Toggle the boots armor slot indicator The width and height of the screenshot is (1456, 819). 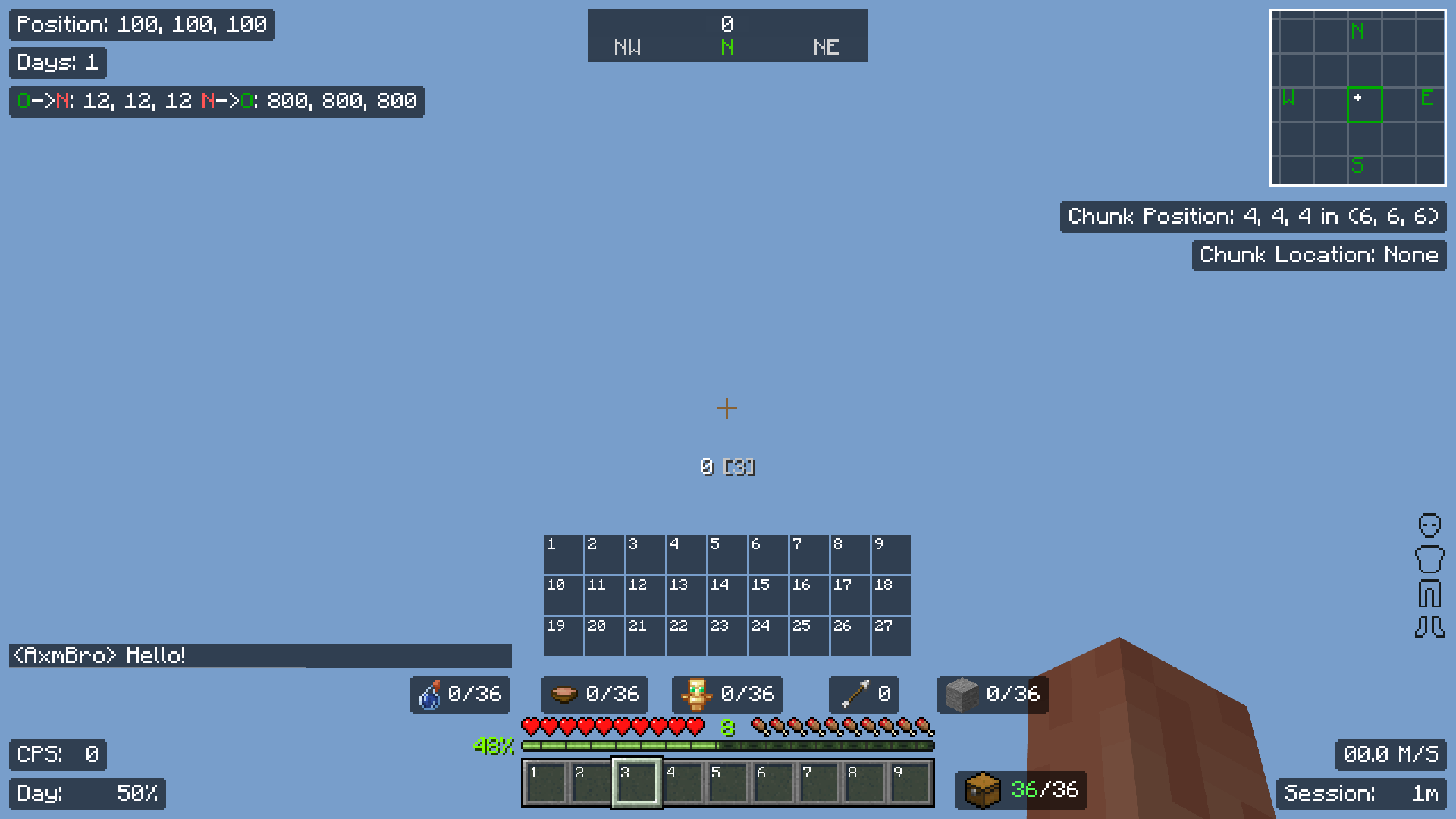click(1430, 626)
